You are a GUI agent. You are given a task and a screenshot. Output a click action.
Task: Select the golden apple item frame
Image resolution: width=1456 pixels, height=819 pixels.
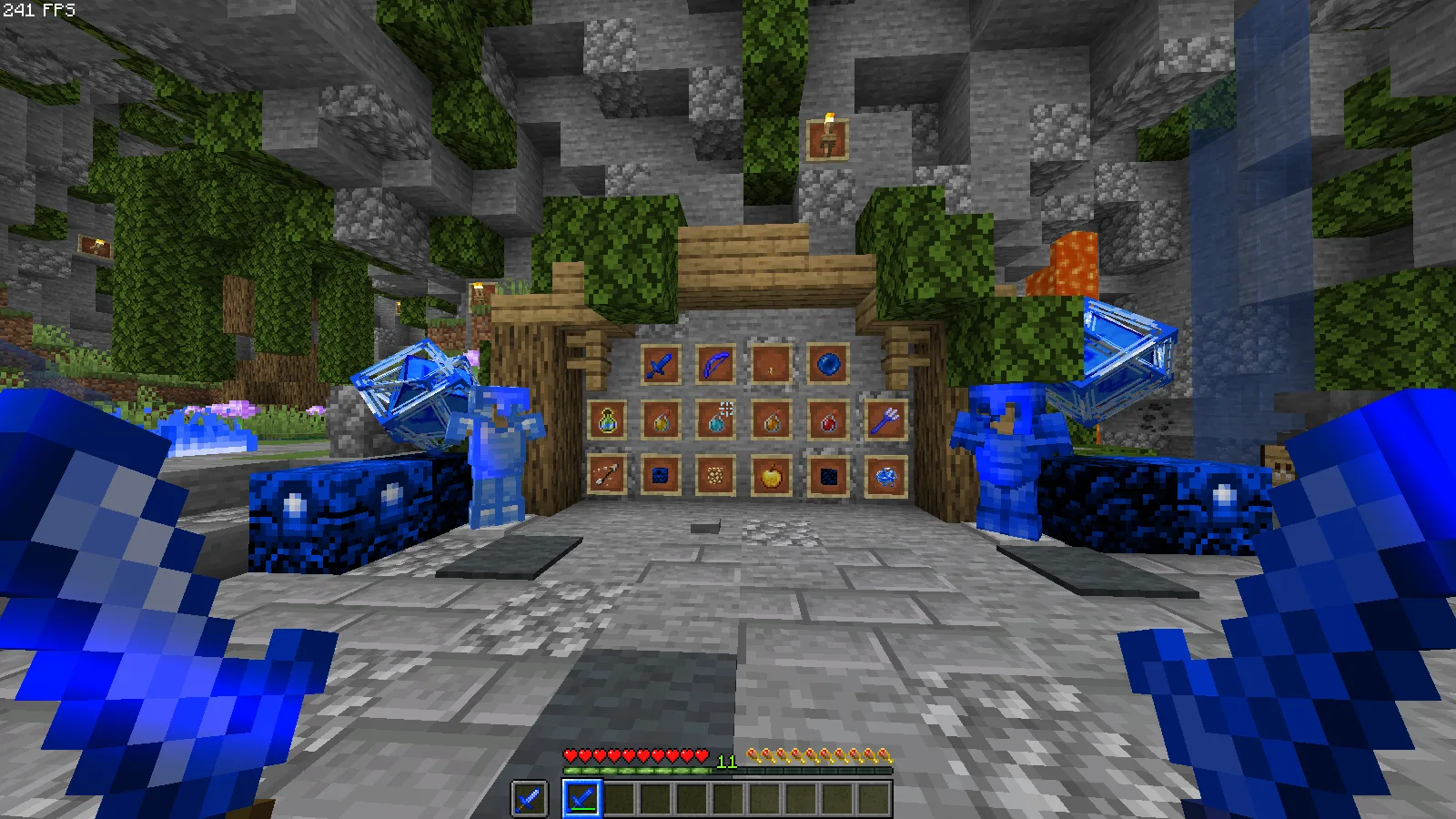click(x=771, y=476)
